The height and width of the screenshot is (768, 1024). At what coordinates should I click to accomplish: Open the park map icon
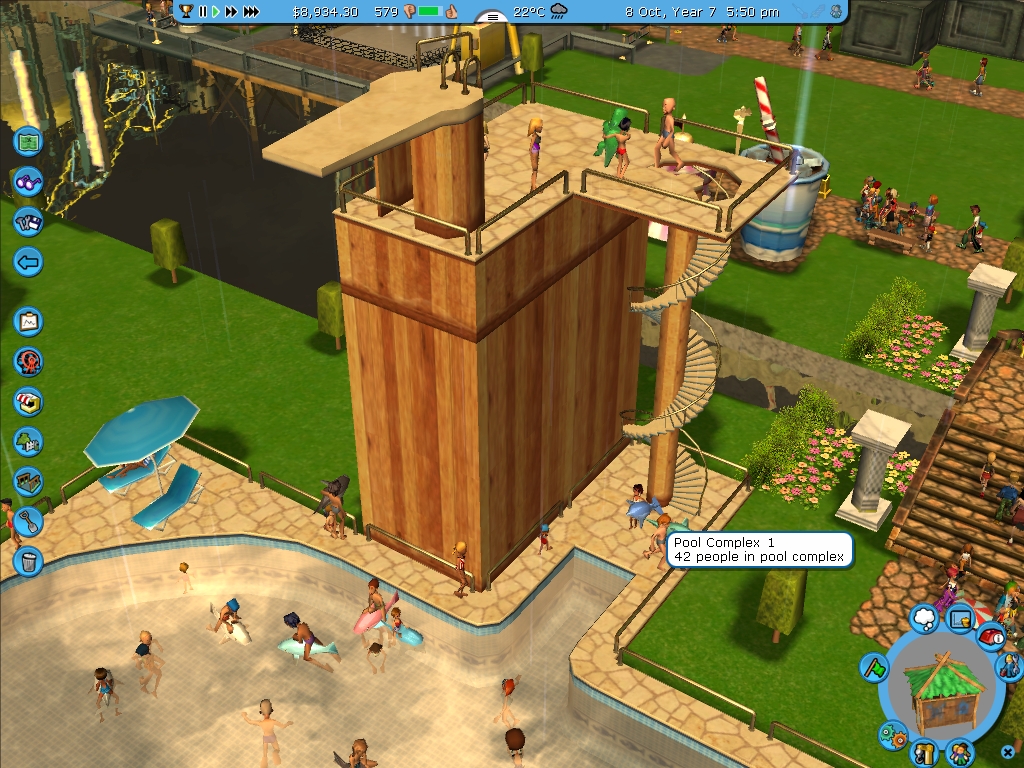click(28, 141)
